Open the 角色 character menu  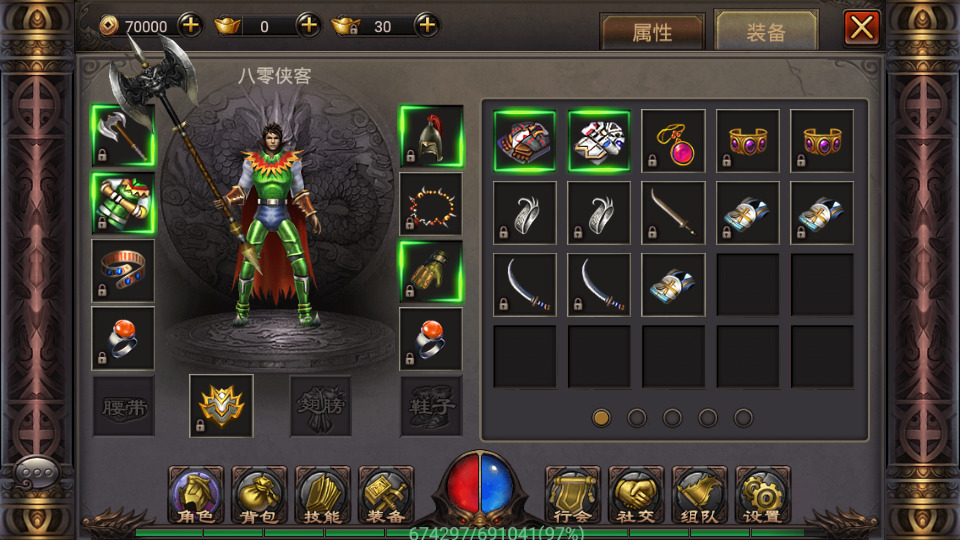coord(194,495)
